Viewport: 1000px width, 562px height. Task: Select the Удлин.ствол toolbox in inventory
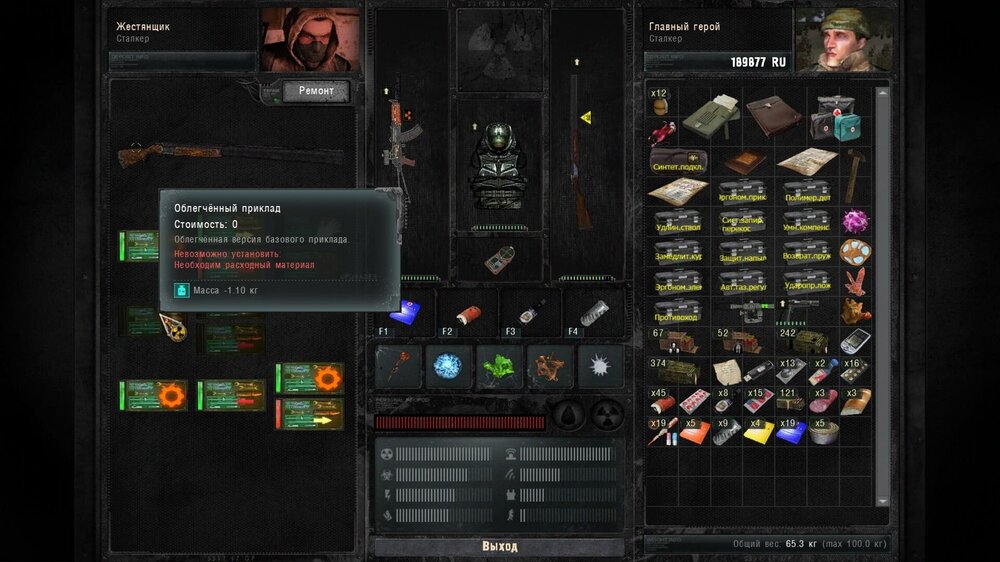(x=679, y=222)
